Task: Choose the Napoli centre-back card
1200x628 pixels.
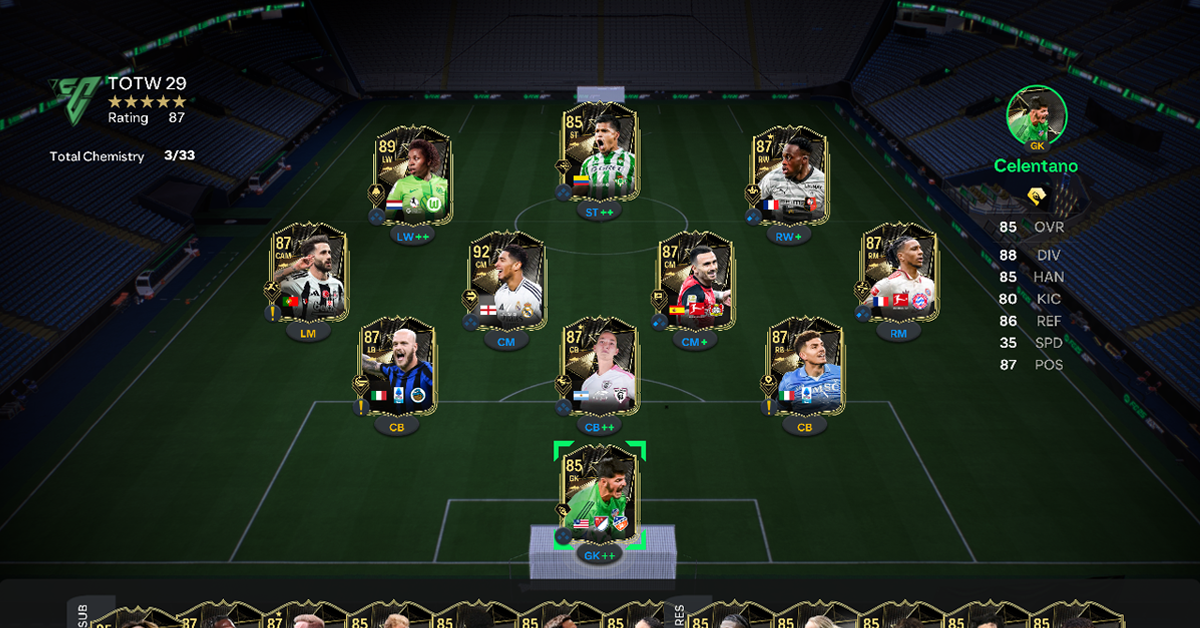Action: tap(807, 368)
